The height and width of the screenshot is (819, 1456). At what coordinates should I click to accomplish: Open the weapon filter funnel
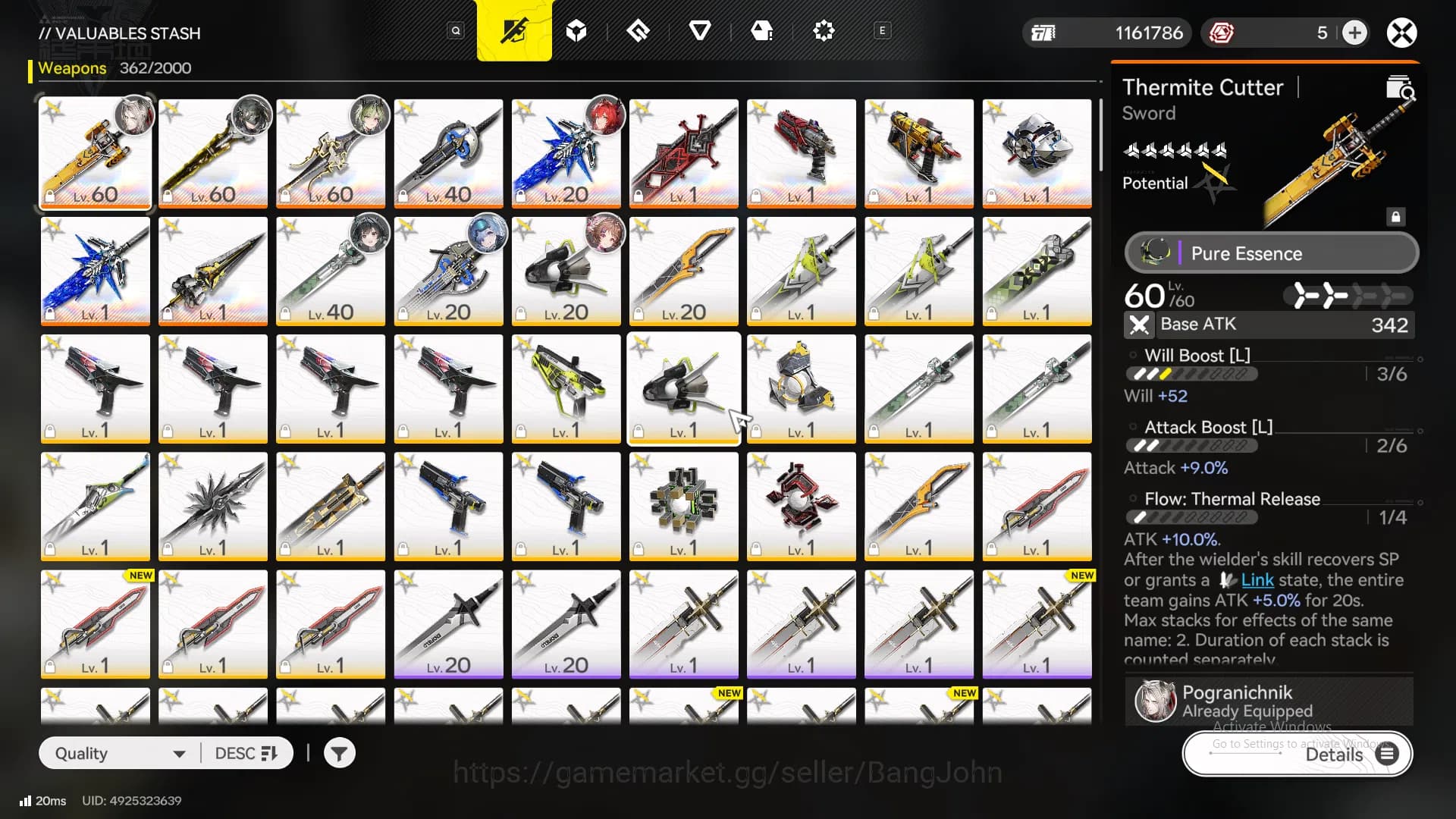[x=339, y=753]
